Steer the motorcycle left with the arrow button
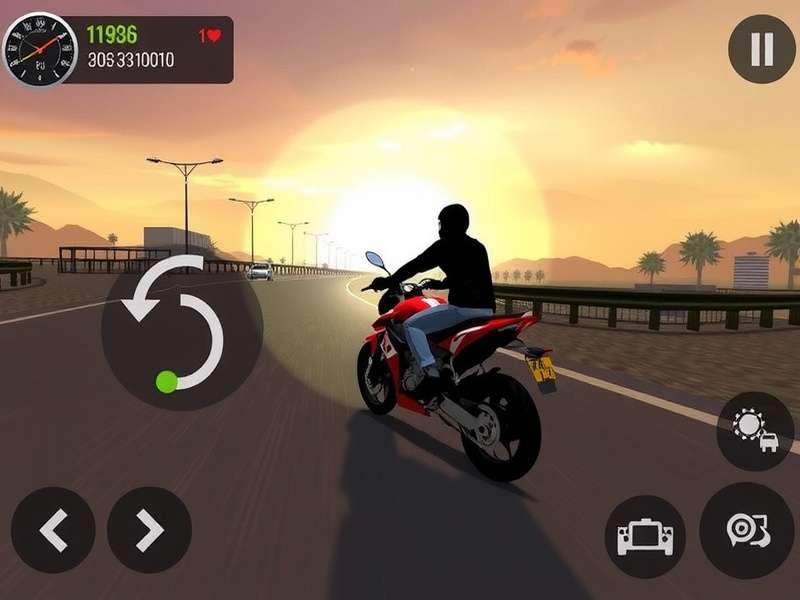The height and width of the screenshot is (600, 800). (x=53, y=530)
